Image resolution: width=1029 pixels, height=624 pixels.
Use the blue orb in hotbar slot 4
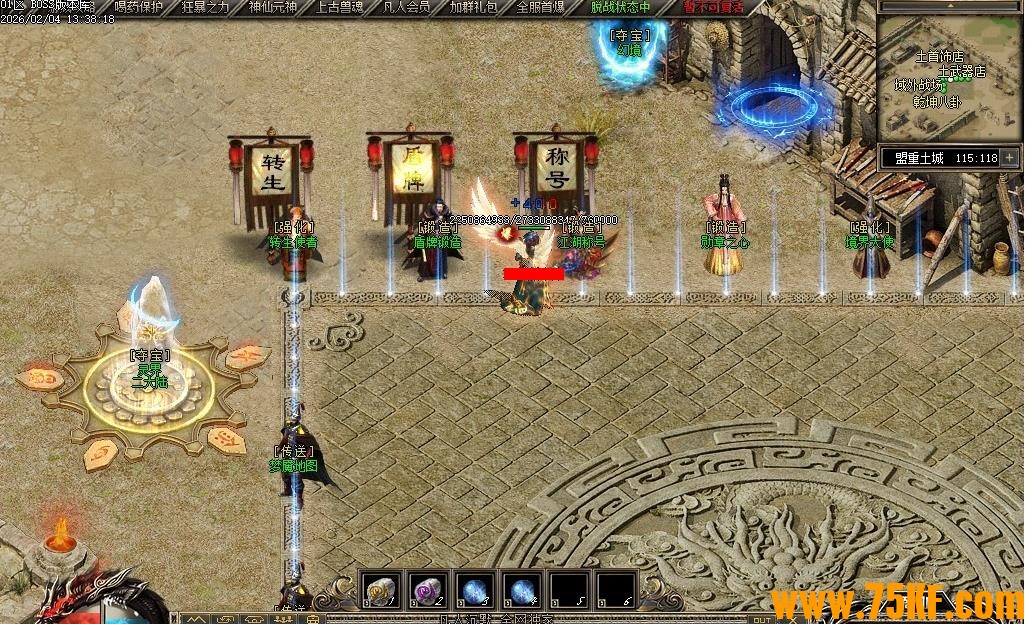tap(521, 591)
